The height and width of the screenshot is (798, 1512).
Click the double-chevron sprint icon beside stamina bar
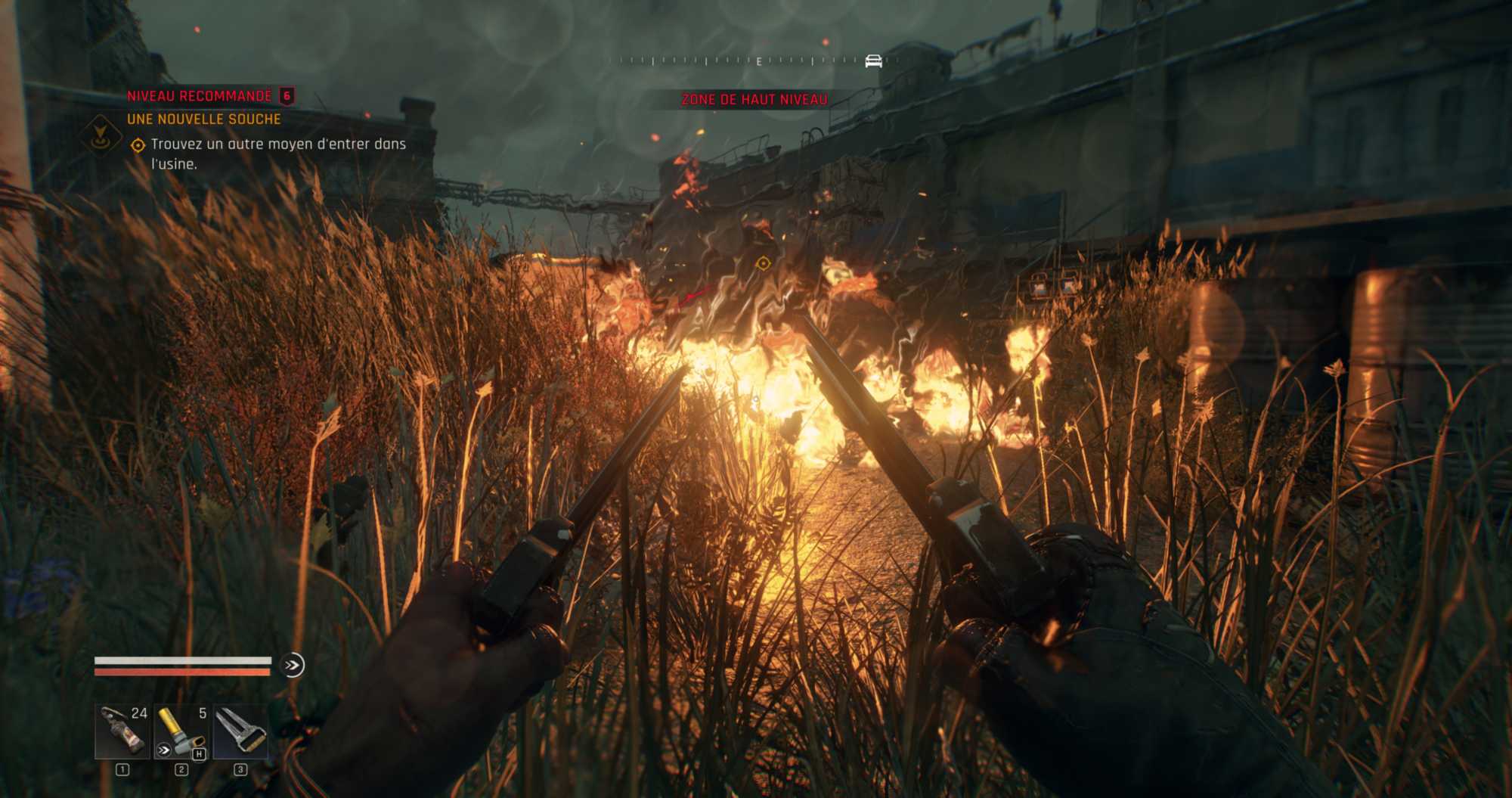point(292,665)
